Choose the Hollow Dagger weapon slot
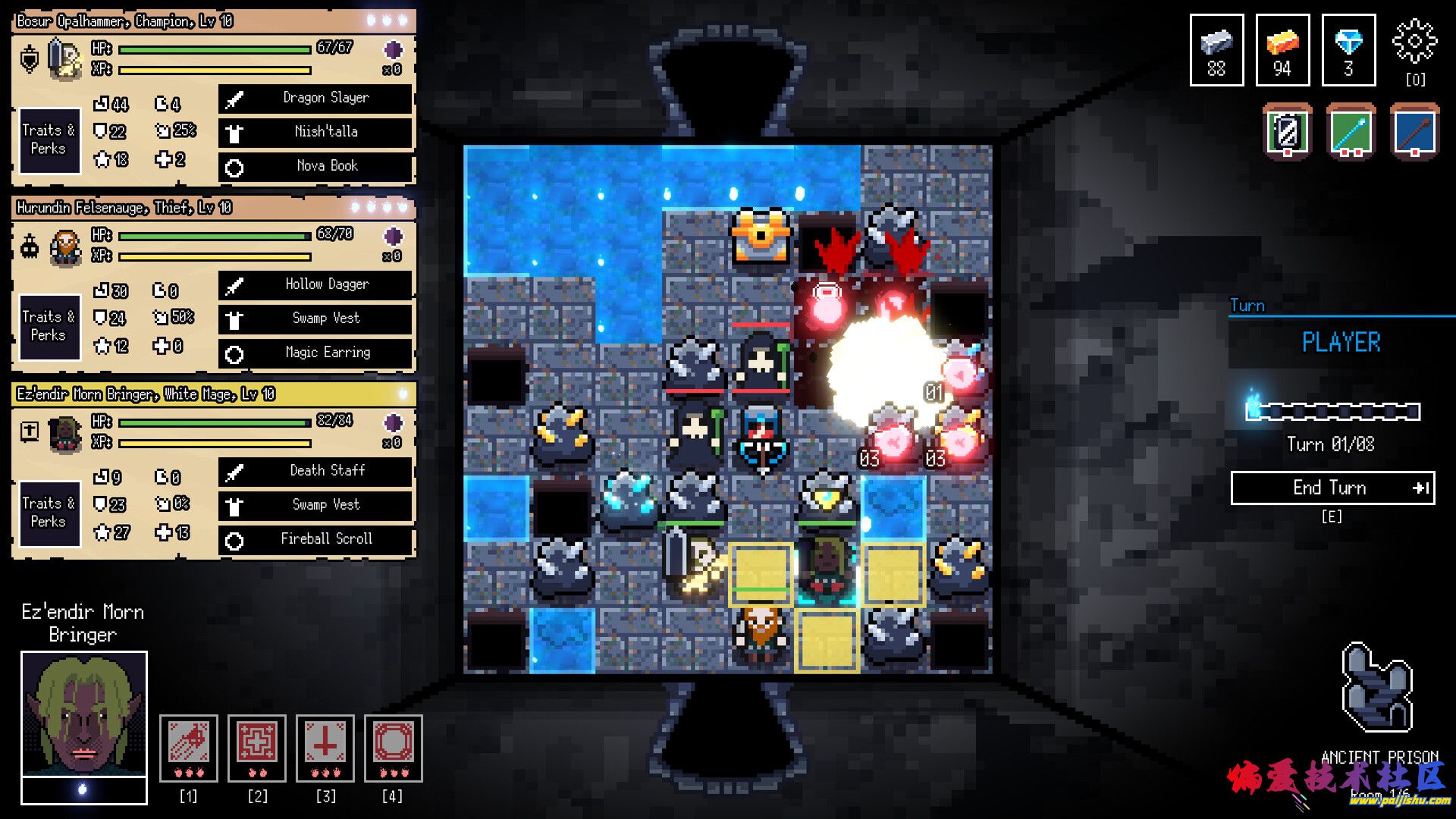Image resolution: width=1456 pixels, height=819 pixels. 315,284
